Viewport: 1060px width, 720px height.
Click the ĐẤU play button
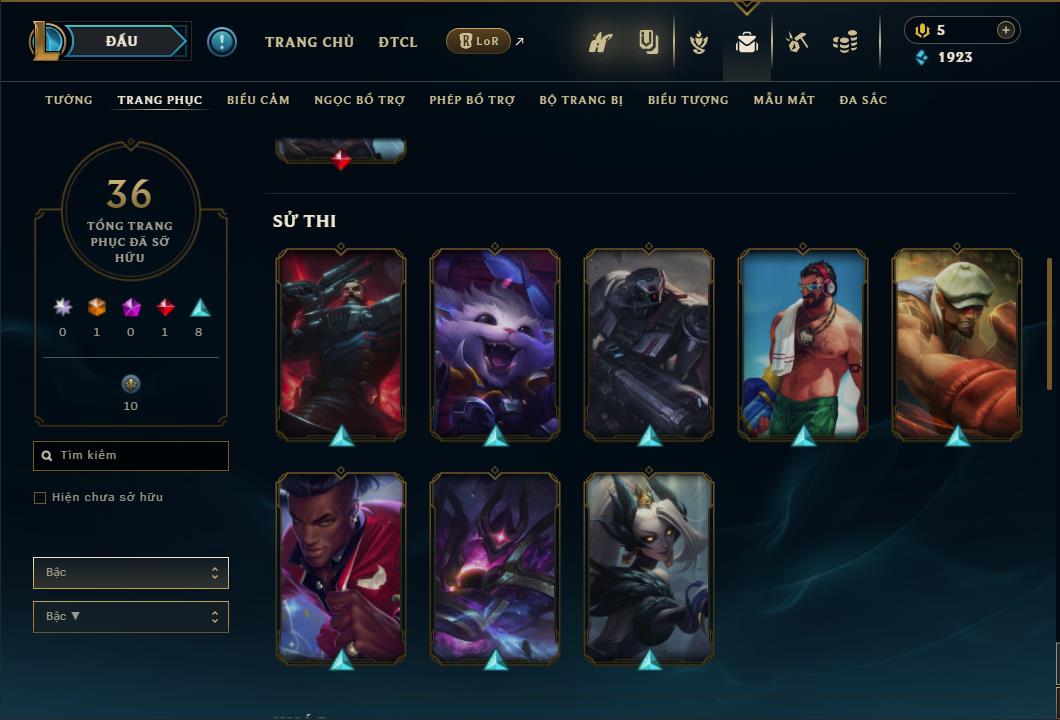click(x=122, y=41)
